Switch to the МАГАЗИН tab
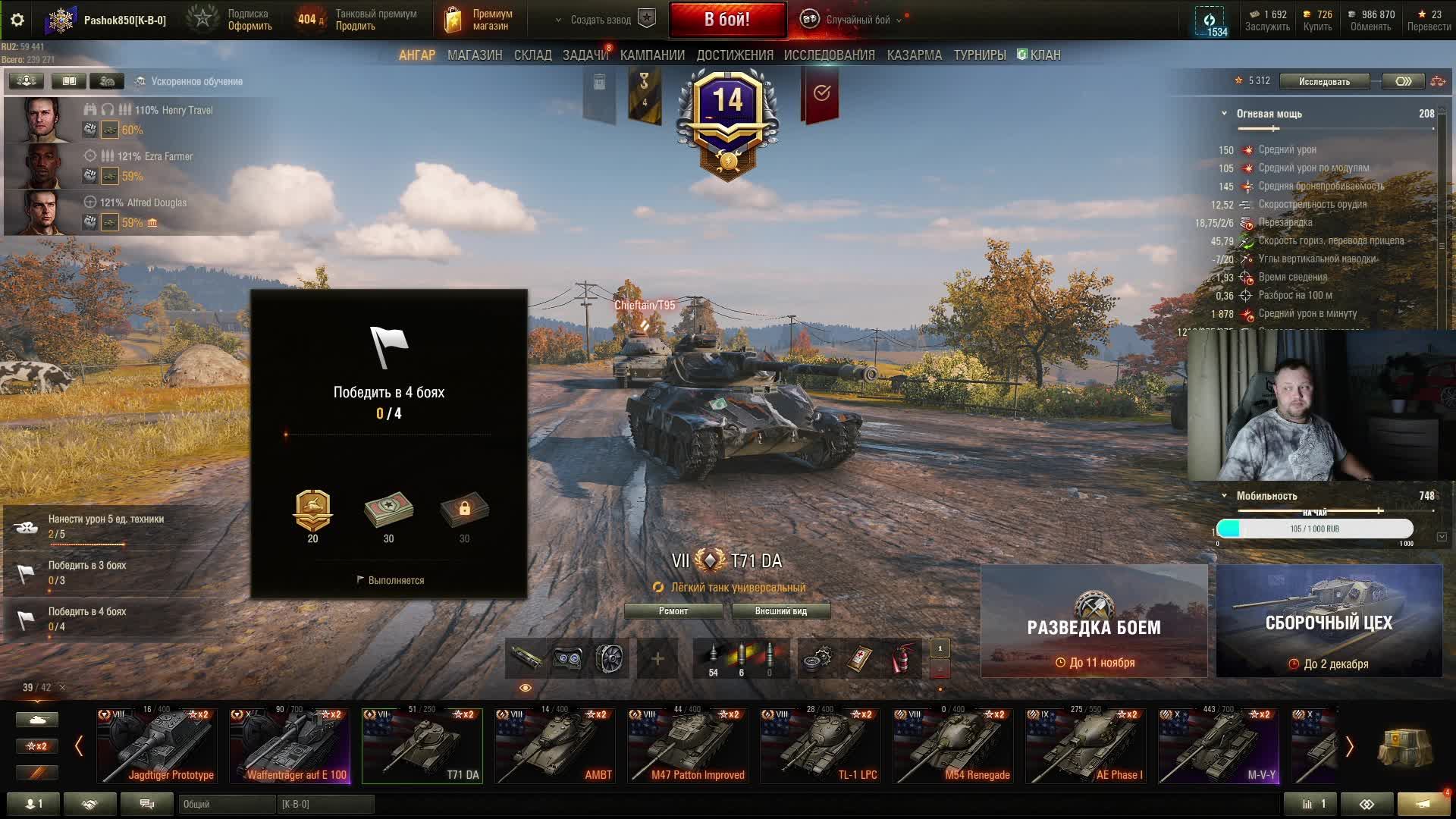1456x819 pixels. (x=475, y=55)
